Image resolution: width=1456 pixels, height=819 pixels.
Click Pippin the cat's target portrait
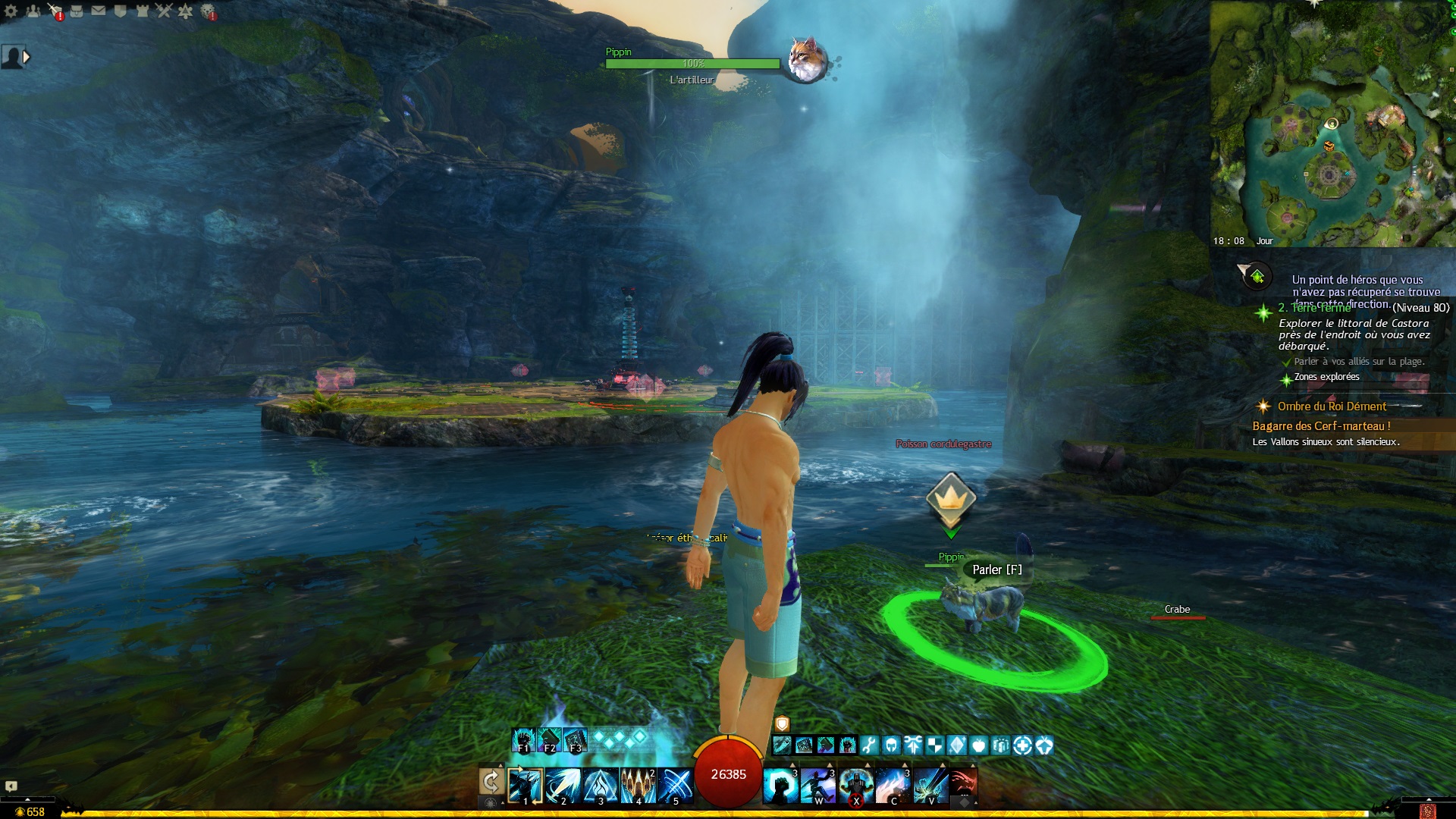(806, 59)
